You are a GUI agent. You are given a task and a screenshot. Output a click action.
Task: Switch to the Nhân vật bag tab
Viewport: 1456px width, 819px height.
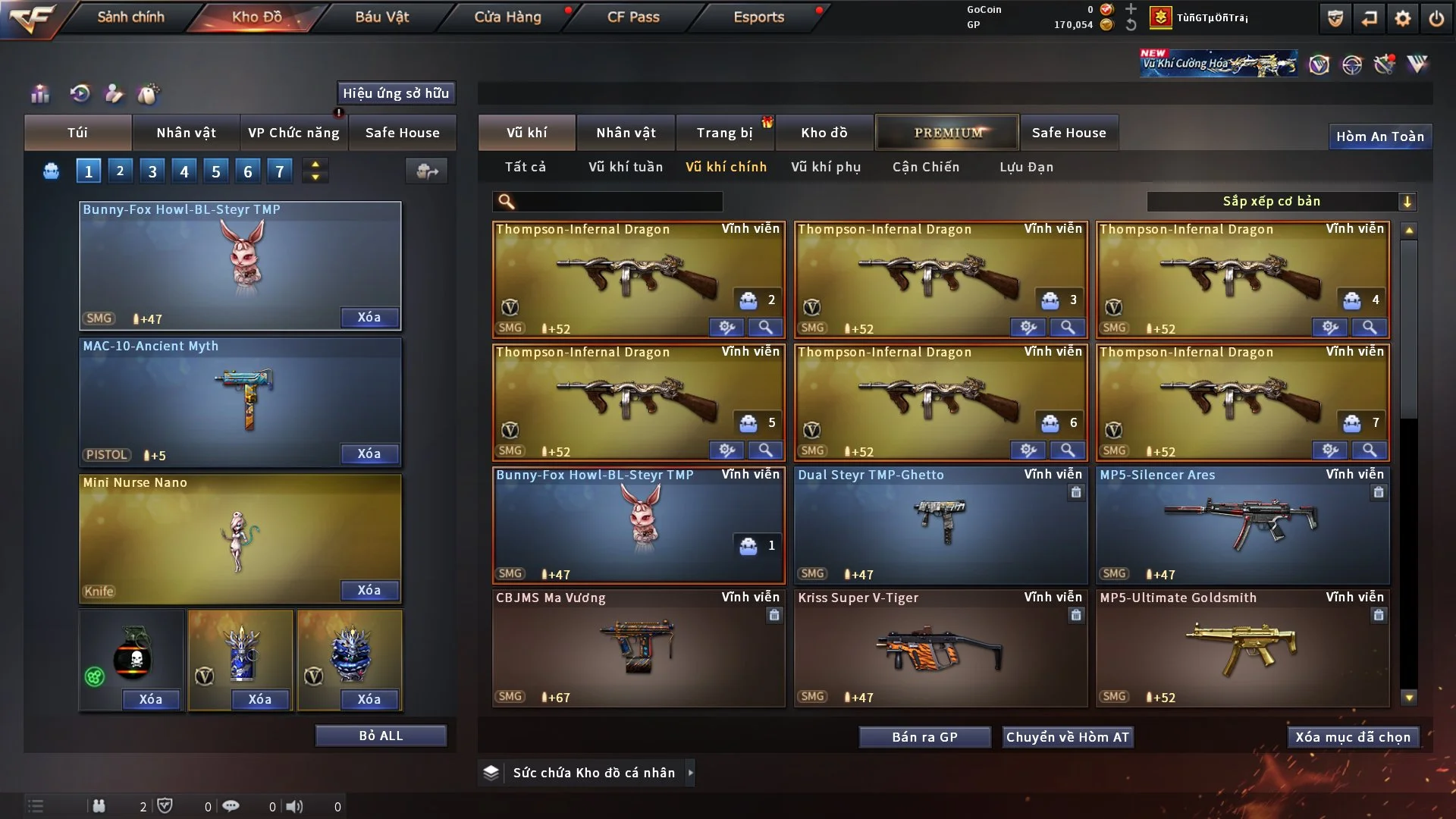[x=186, y=133]
